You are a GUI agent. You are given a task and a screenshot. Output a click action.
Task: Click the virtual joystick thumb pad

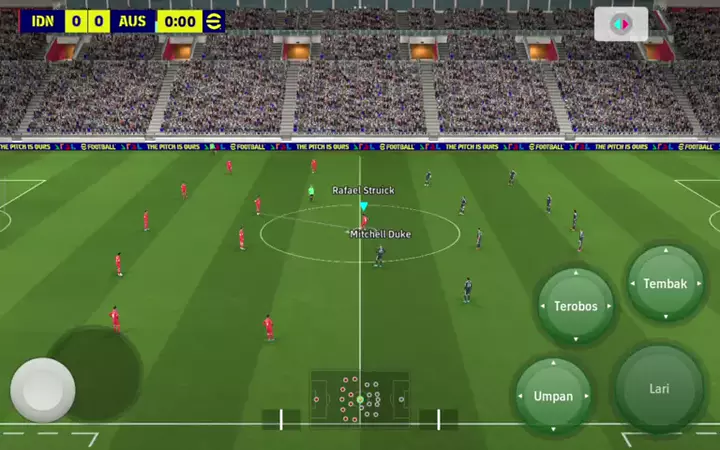[43, 390]
